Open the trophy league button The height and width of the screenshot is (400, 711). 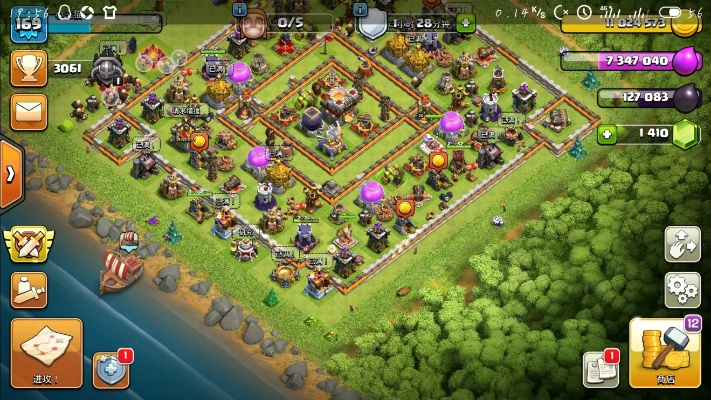point(28,68)
